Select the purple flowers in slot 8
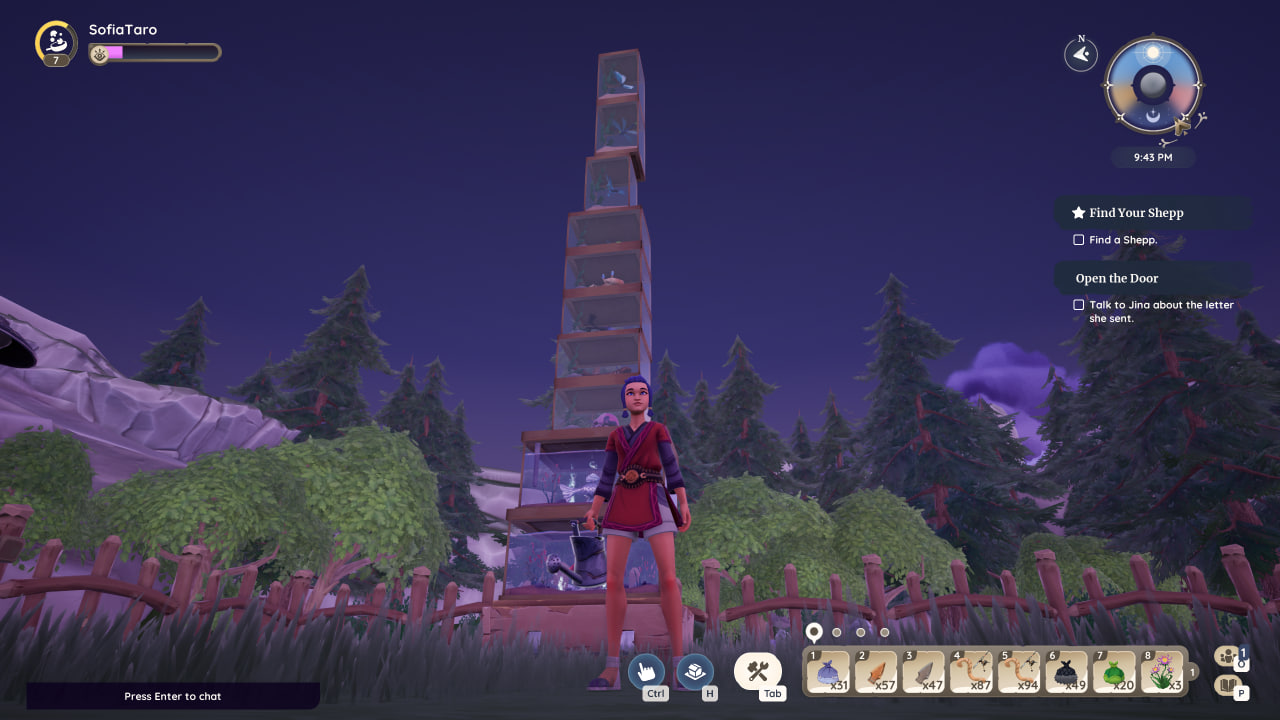This screenshot has height=720, width=1280. coord(1162,671)
